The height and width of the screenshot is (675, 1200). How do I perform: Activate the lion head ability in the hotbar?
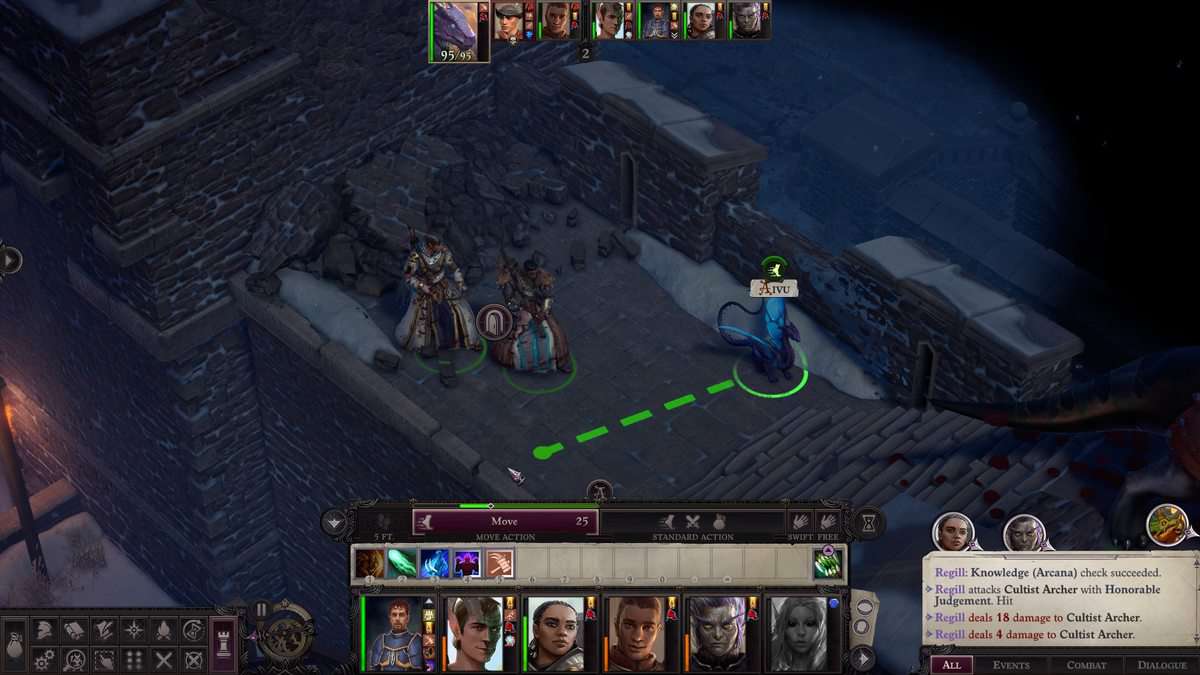click(369, 564)
